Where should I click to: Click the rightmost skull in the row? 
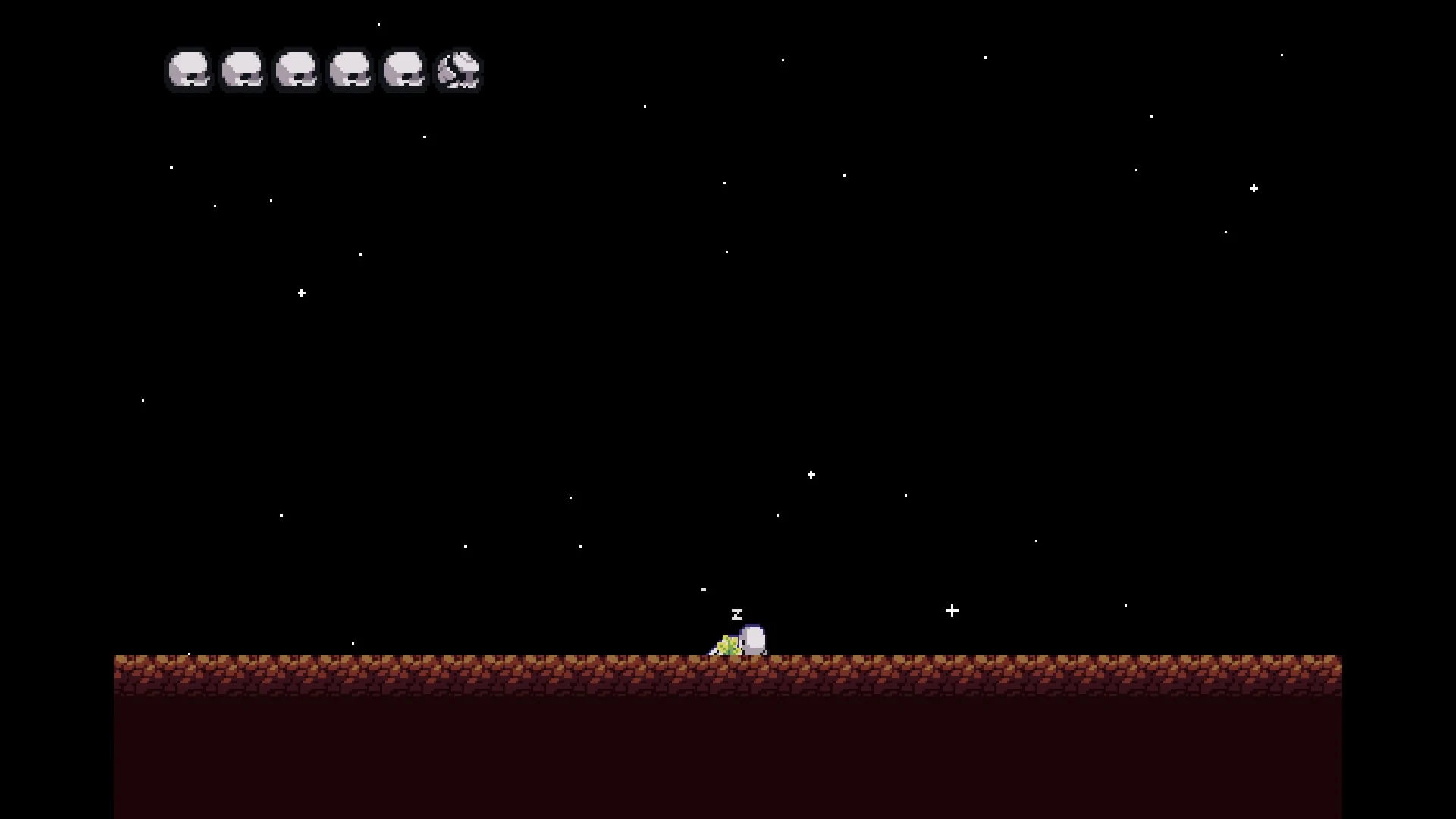pos(458,70)
